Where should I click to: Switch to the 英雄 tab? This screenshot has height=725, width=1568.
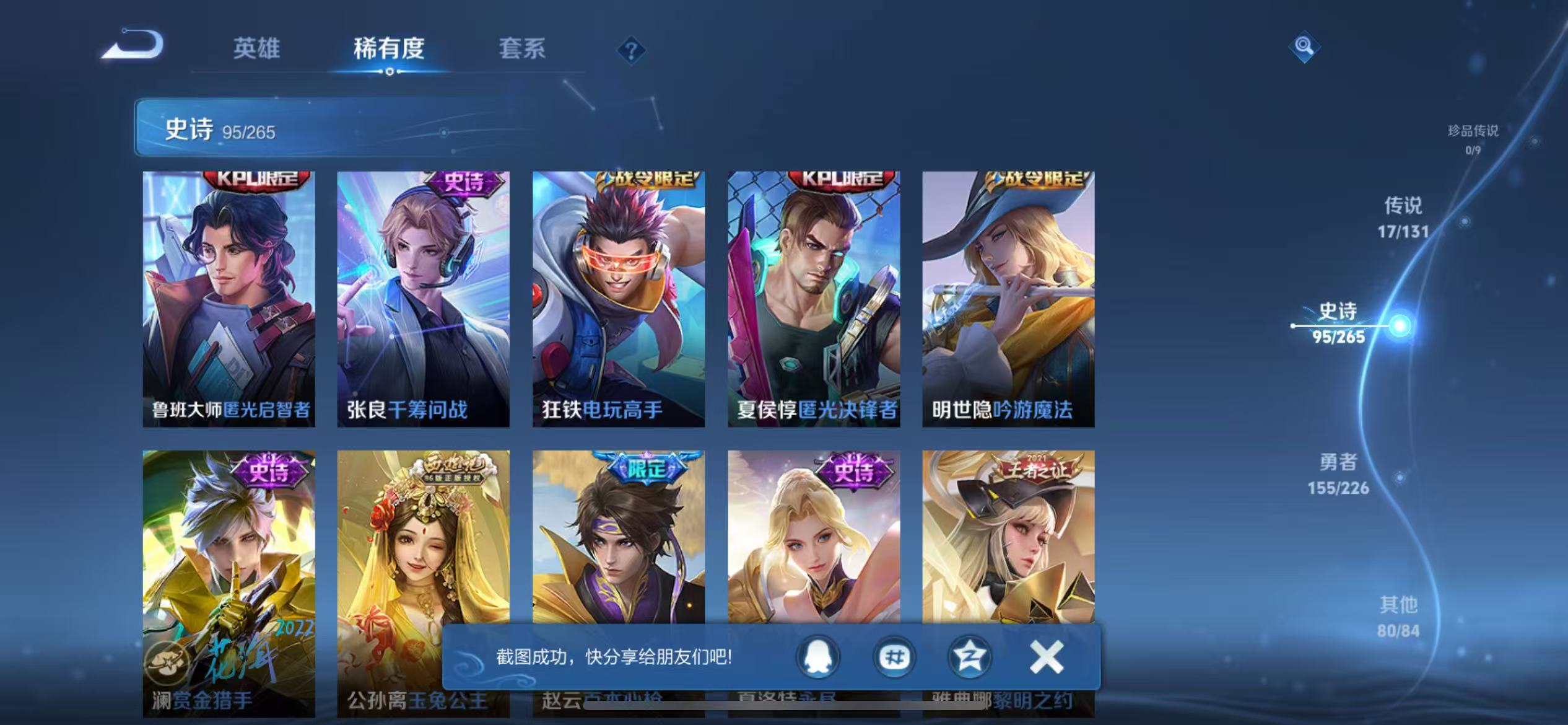coord(256,48)
